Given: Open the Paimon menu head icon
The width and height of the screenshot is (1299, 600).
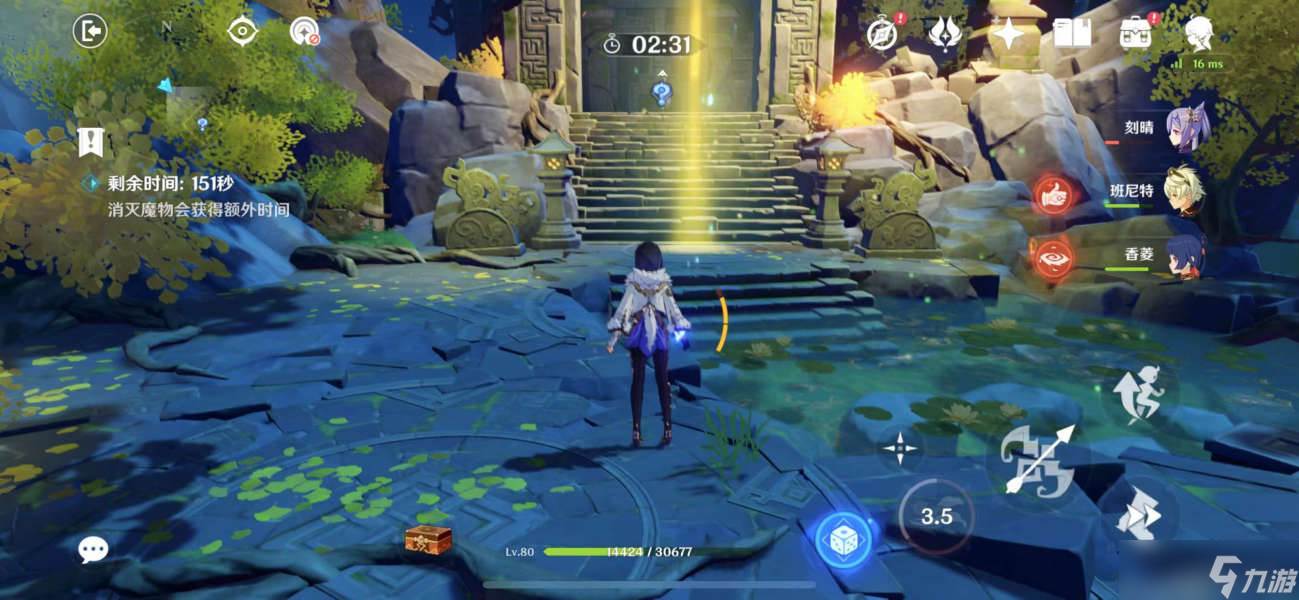Looking at the screenshot, I should click(1199, 33).
